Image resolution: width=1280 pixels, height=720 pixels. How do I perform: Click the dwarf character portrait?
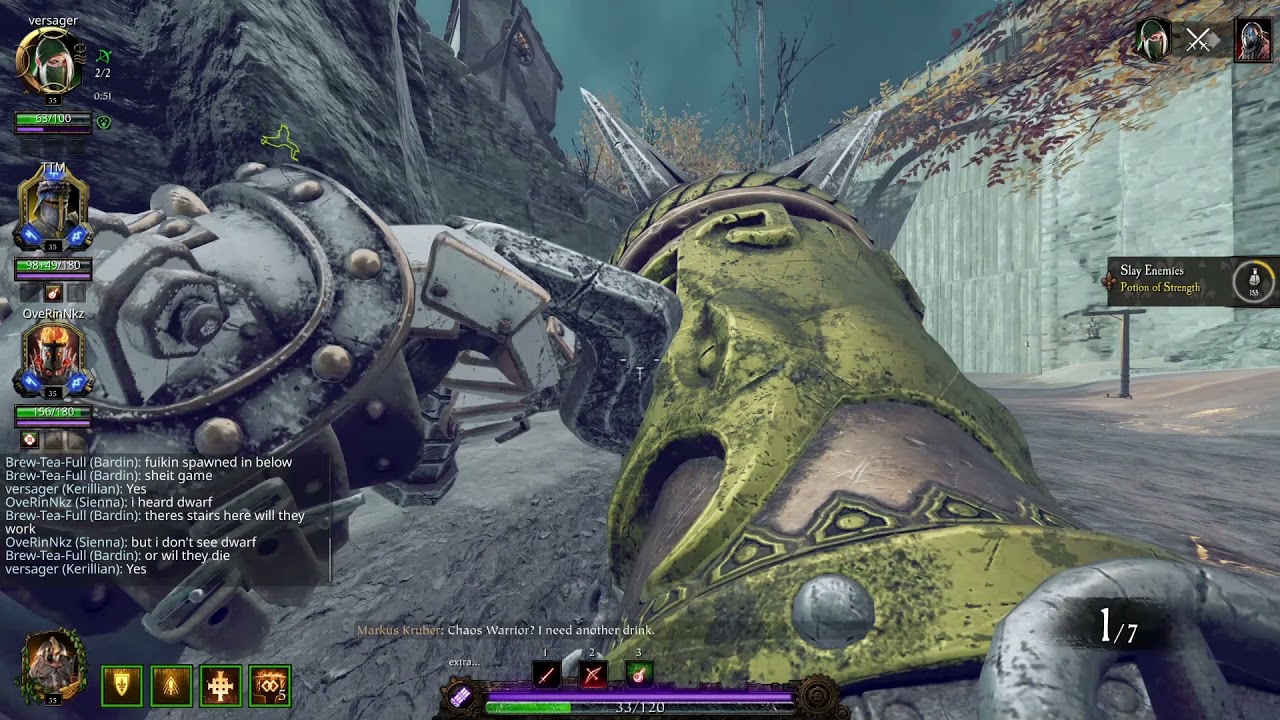[53, 665]
